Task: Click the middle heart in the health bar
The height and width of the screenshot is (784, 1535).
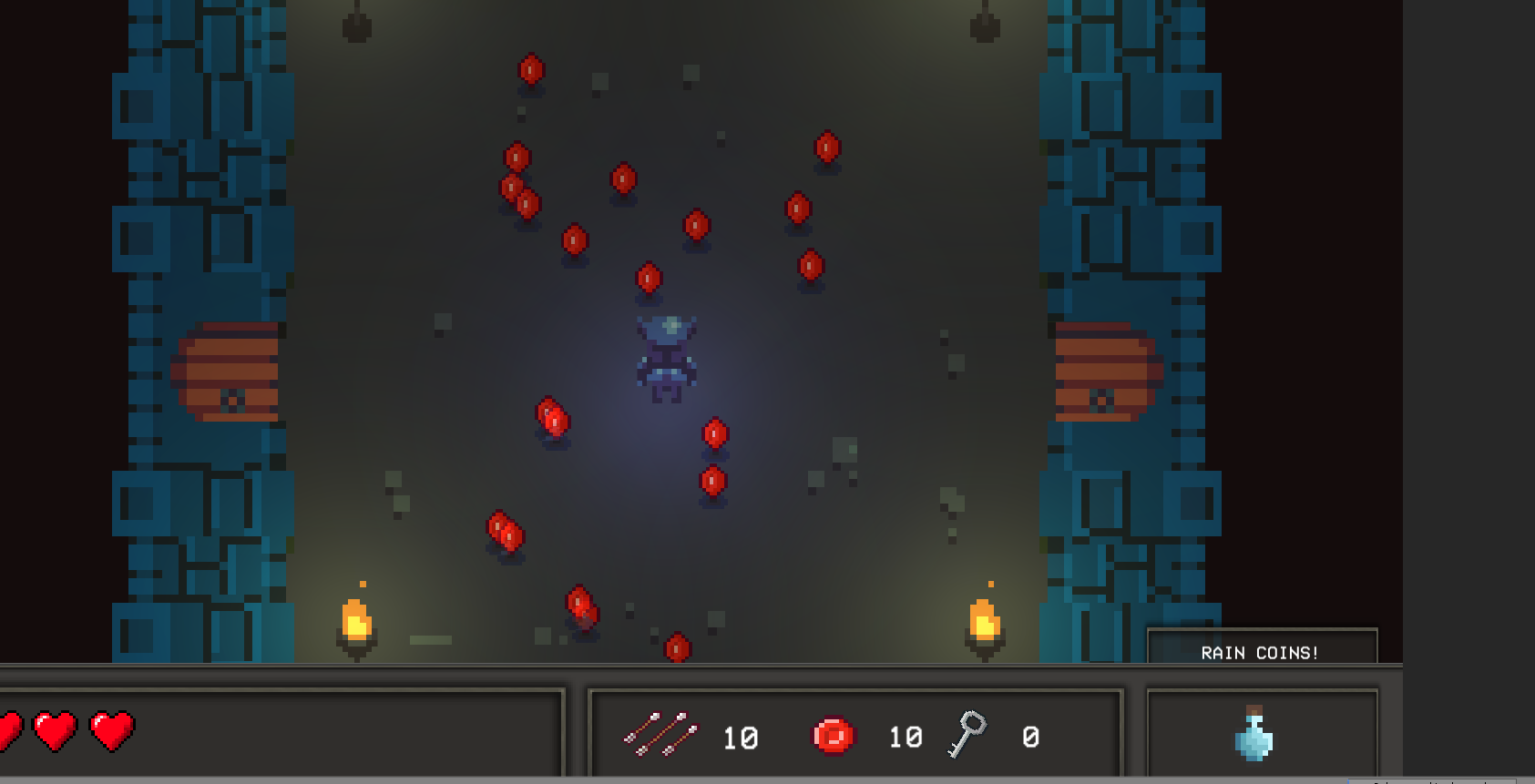Action: [53, 728]
